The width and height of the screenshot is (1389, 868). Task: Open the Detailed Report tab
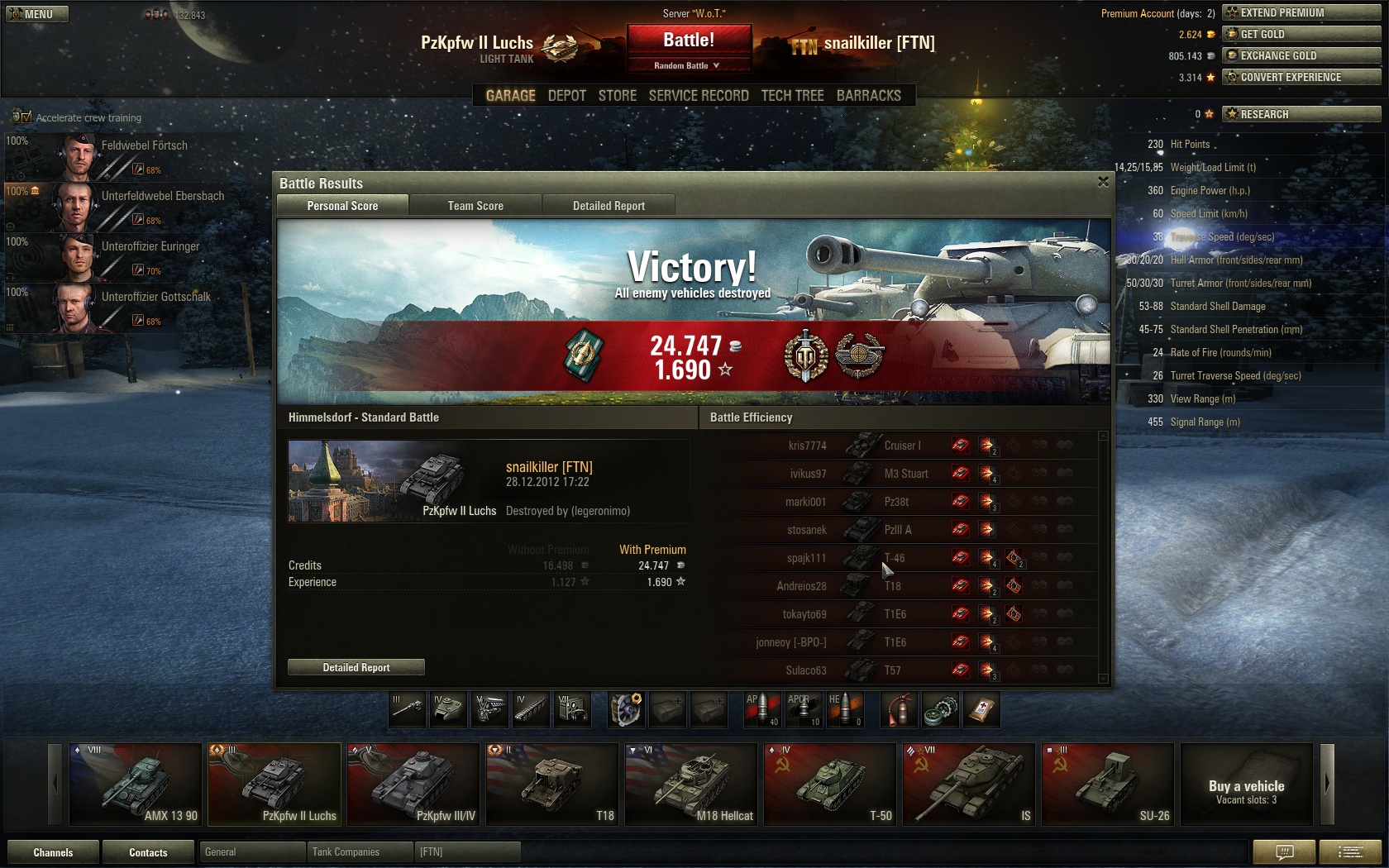tap(609, 206)
